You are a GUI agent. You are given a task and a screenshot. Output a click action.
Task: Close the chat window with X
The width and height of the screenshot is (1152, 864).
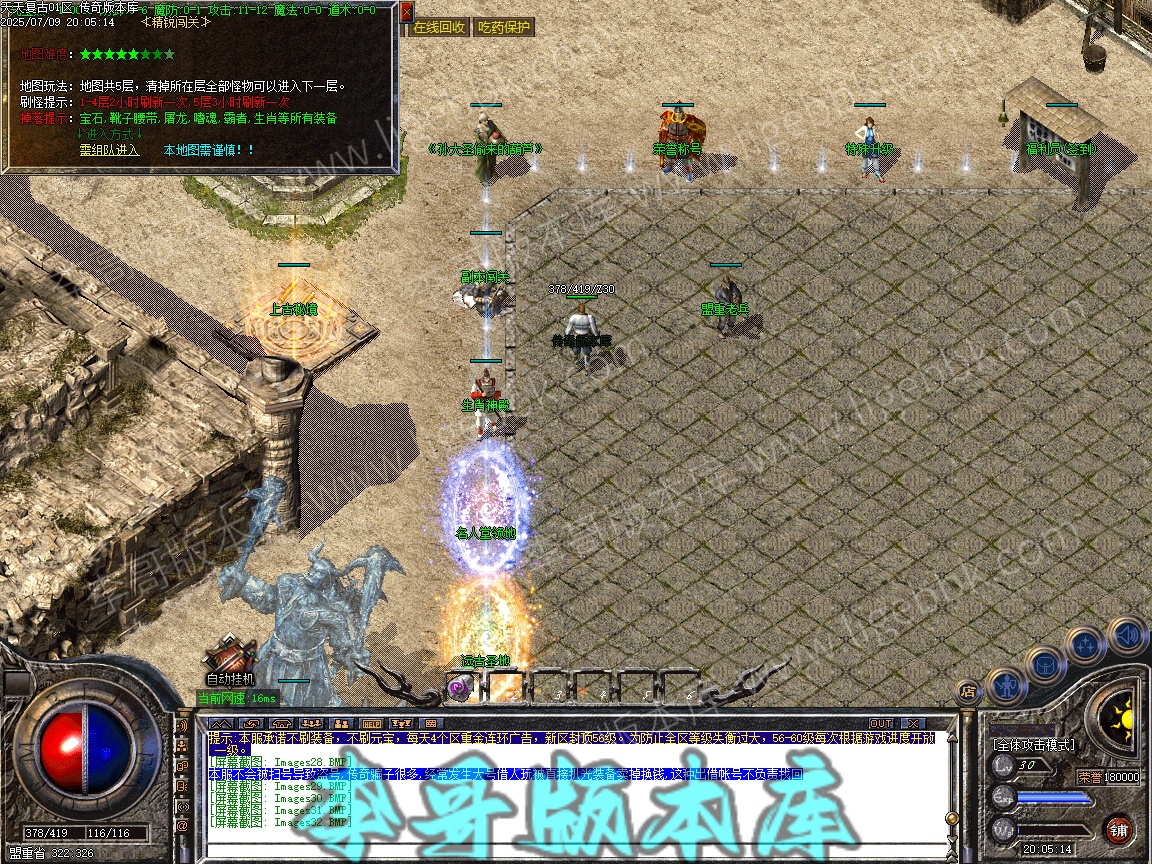[x=912, y=723]
